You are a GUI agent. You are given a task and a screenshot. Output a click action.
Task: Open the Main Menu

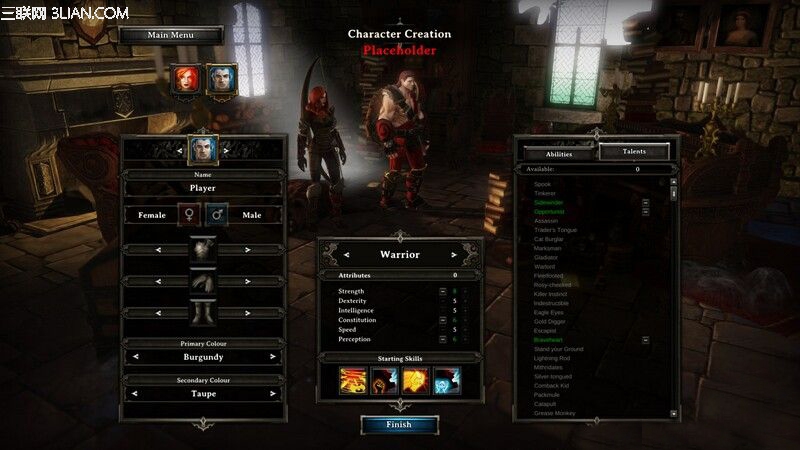click(171, 35)
